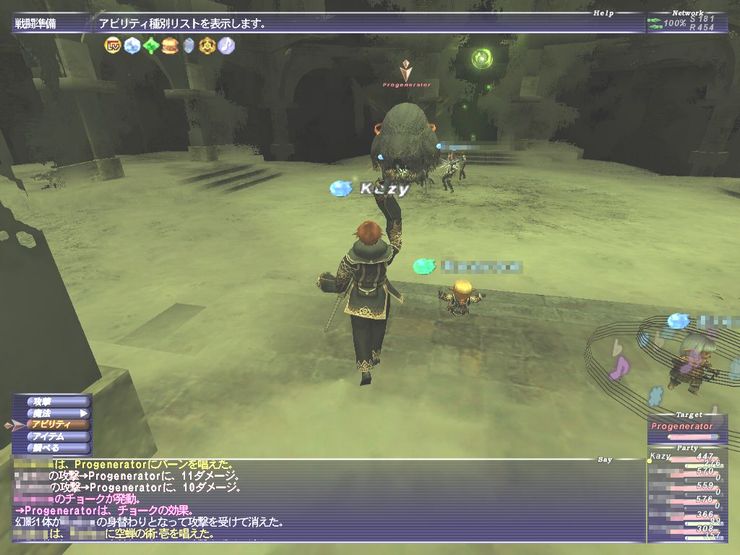Image resolution: width=740 pixels, height=555 pixels.
Task: Click the green diamond status icon
Action: click(151, 46)
